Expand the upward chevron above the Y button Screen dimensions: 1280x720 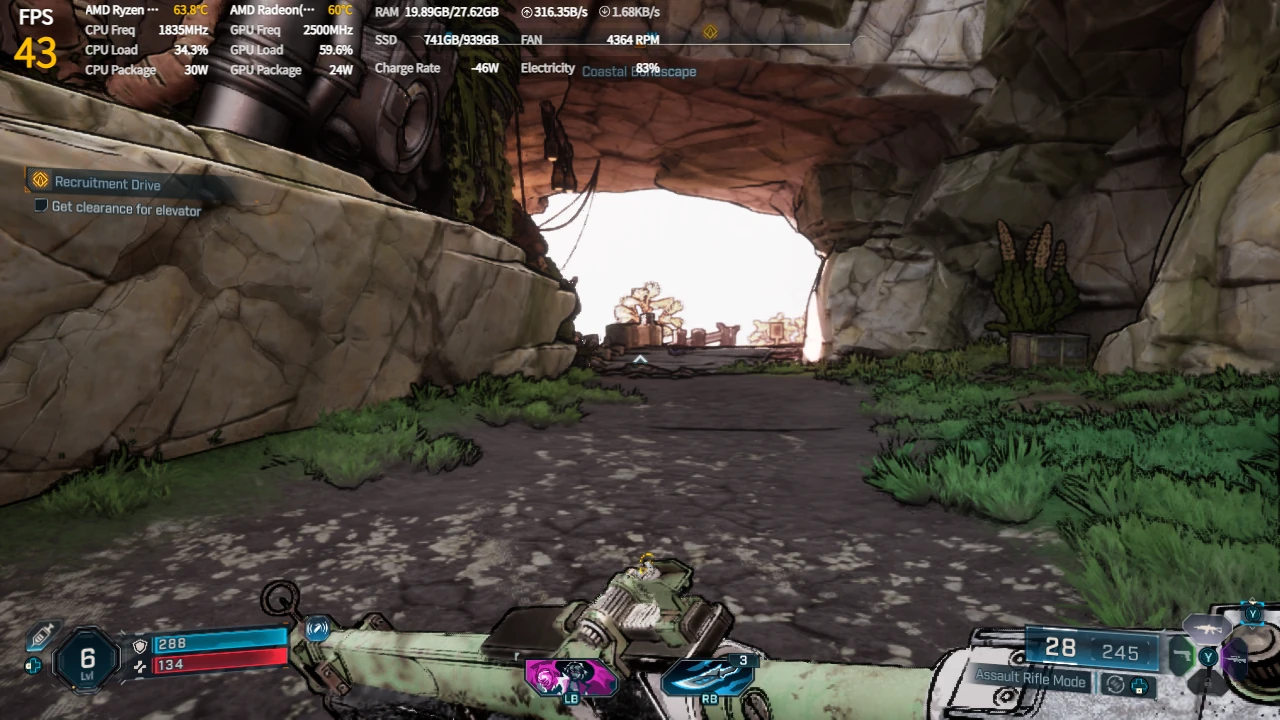(1252, 599)
